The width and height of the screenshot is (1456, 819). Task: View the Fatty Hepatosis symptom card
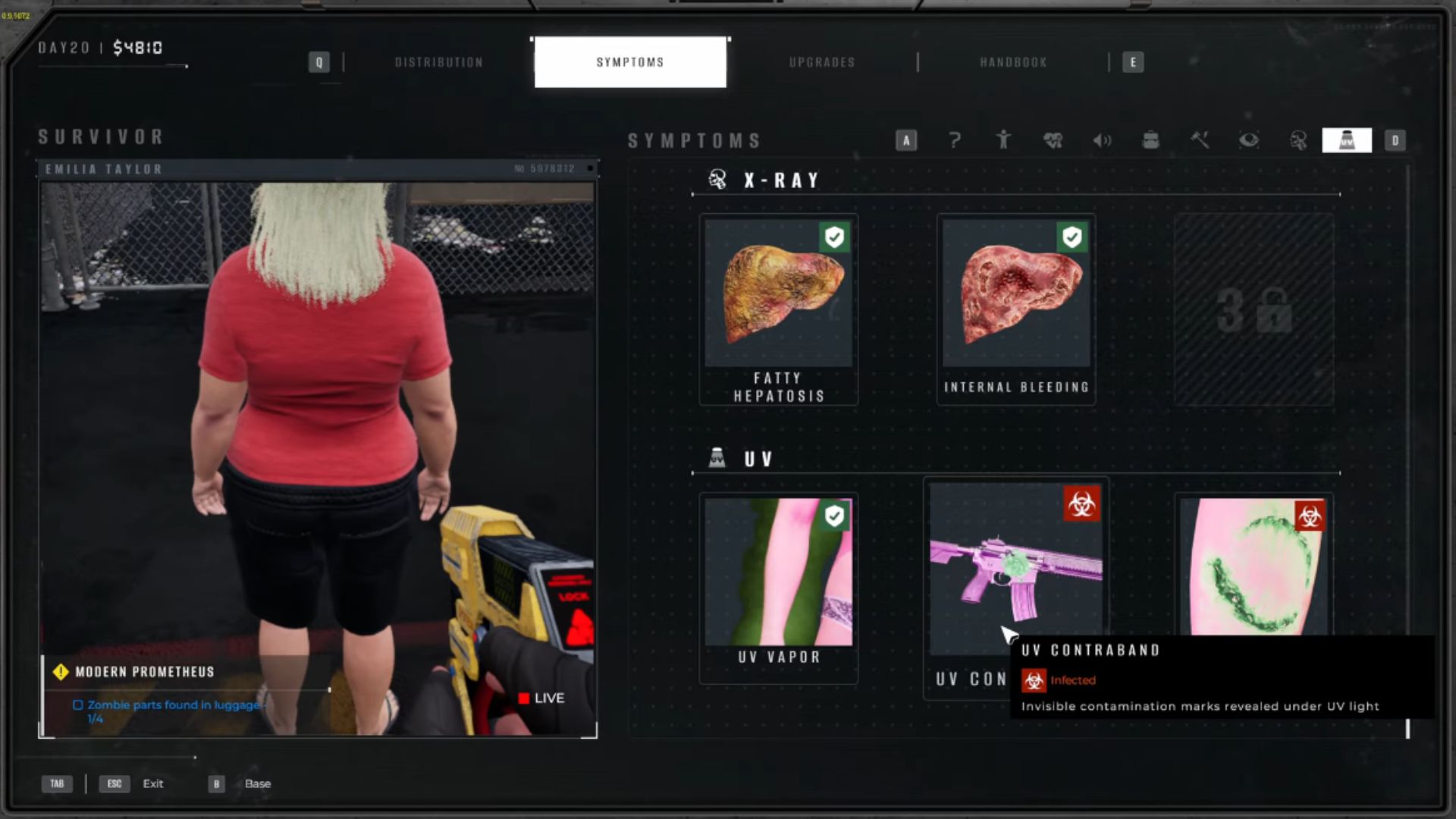pos(778,309)
